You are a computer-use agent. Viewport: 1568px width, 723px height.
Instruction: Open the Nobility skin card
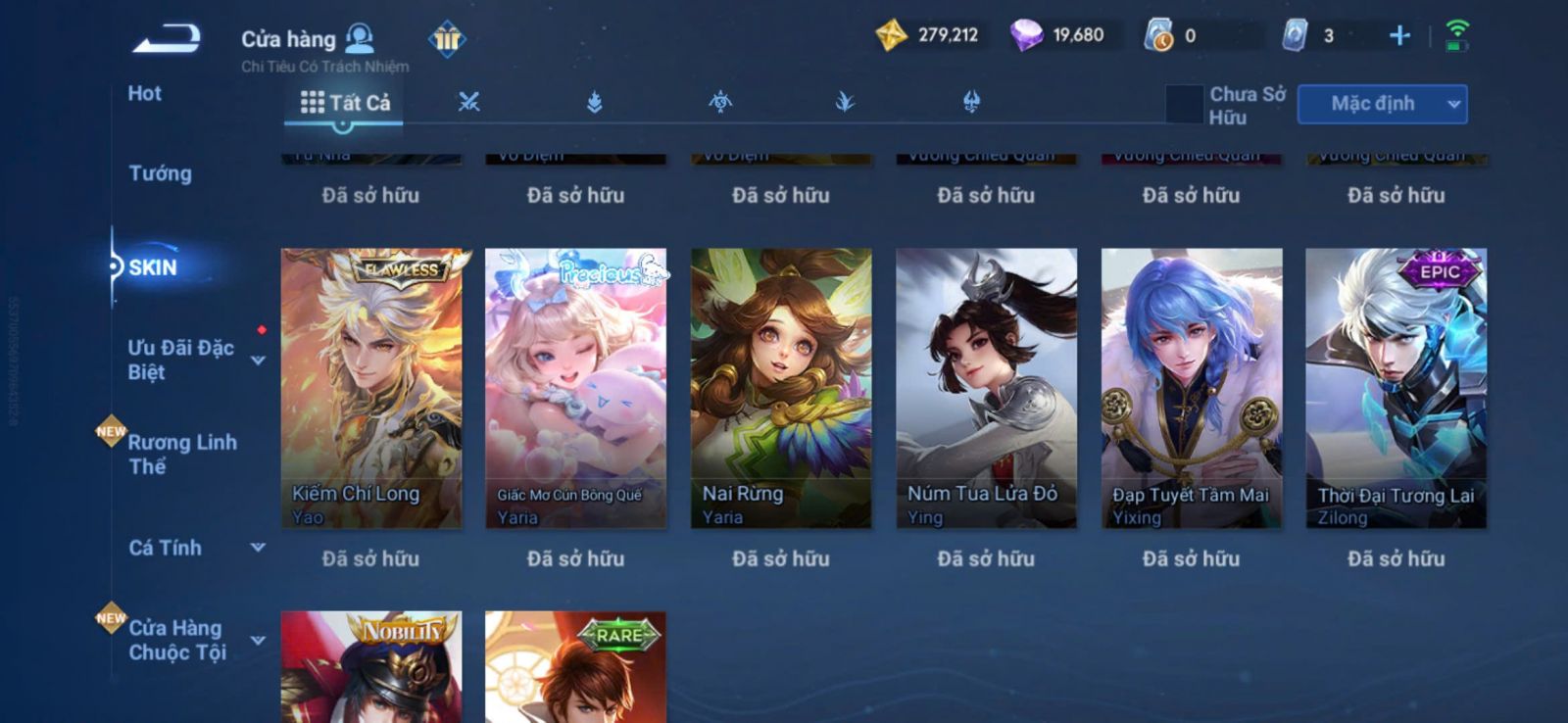pos(370,668)
